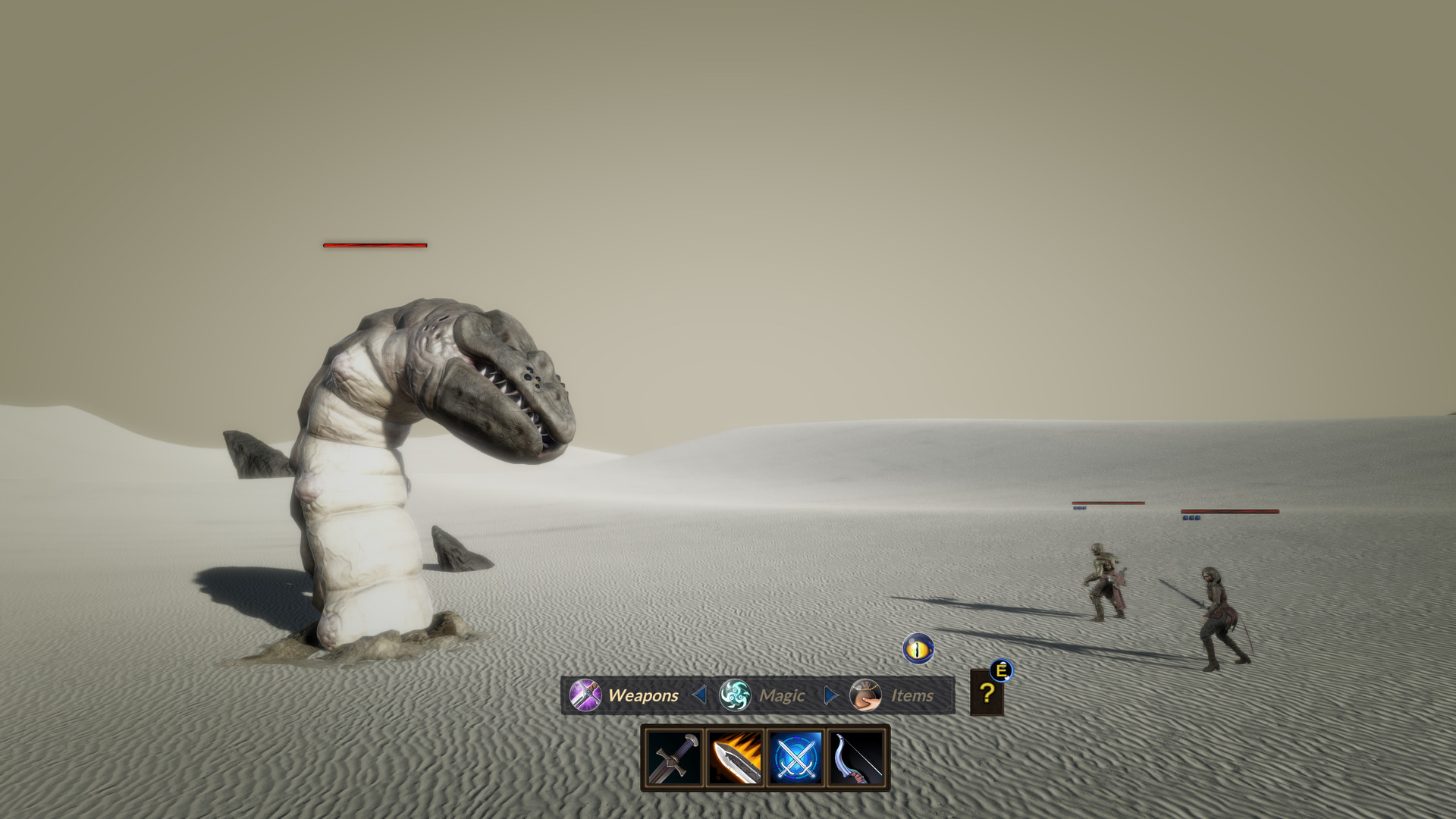Click the right blue arrow in category bar
Image resolution: width=1456 pixels, height=819 pixels.
(830, 695)
